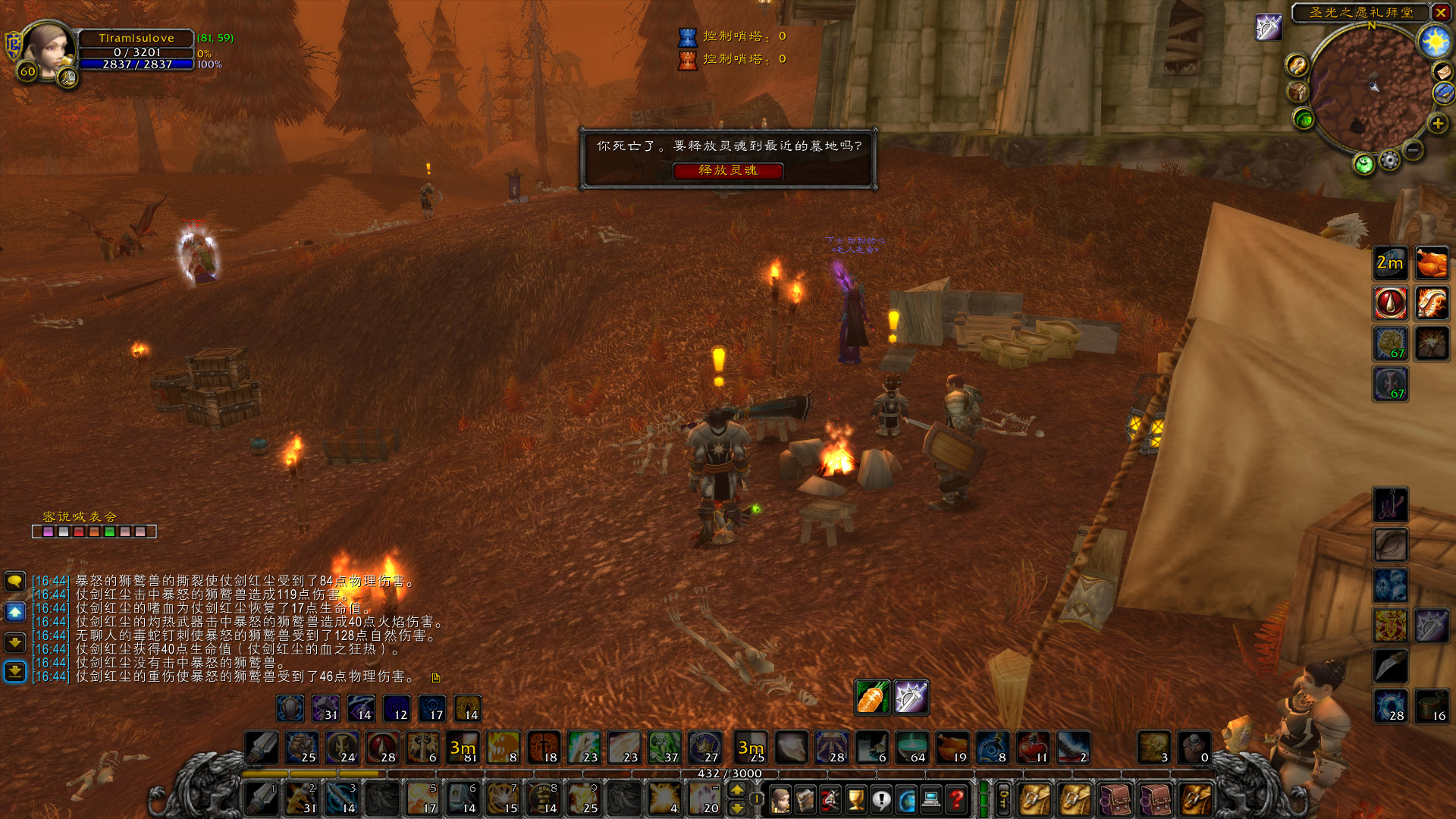Click the chat speech bubble button
The height and width of the screenshot is (819, 1456).
click(14, 580)
